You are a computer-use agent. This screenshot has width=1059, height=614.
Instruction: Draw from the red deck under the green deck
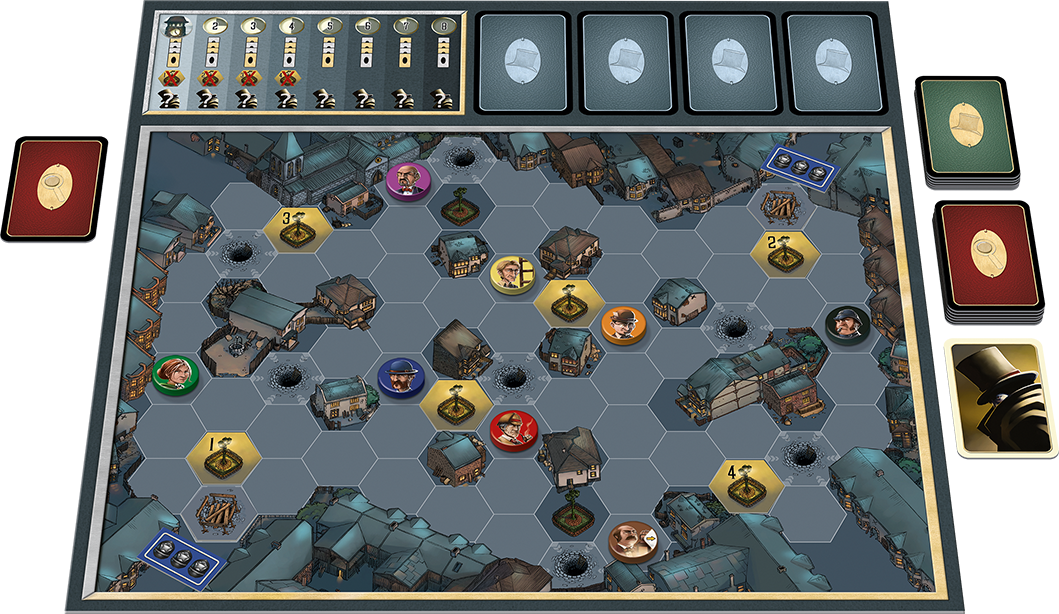point(985,257)
